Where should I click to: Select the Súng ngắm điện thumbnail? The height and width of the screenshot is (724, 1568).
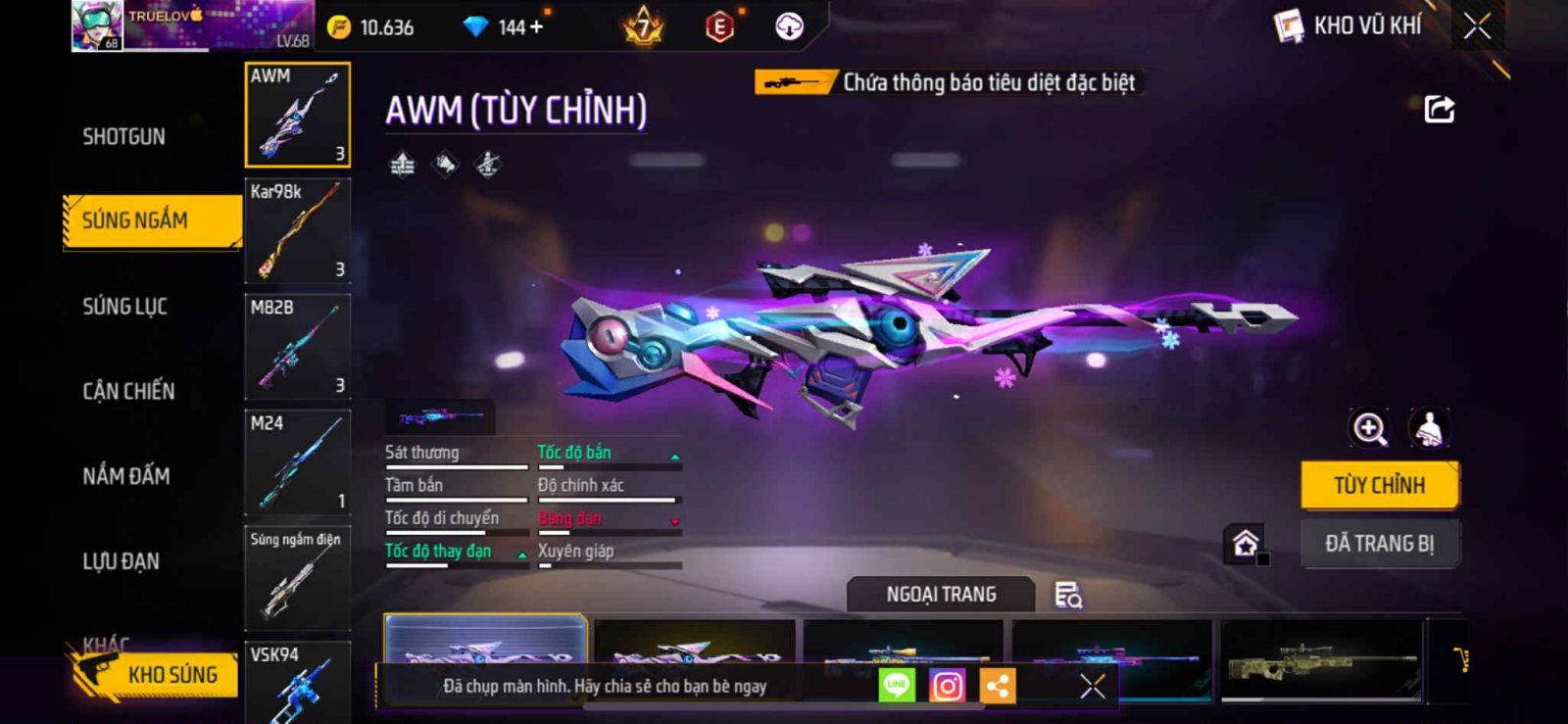click(x=297, y=577)
